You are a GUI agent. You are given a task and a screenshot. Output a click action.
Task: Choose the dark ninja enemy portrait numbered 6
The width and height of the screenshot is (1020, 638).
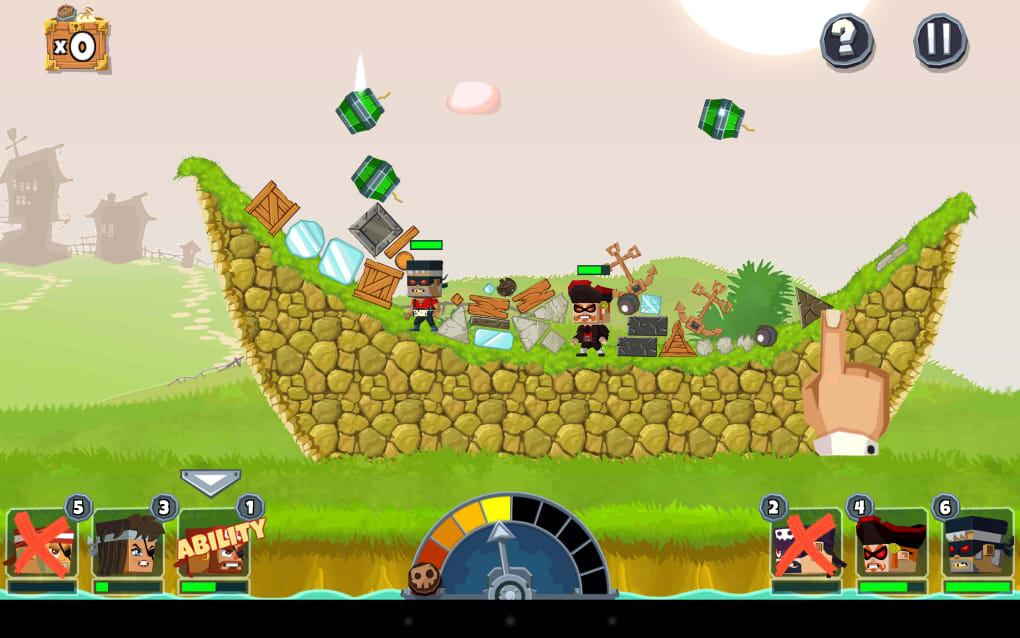coord(977,544)
